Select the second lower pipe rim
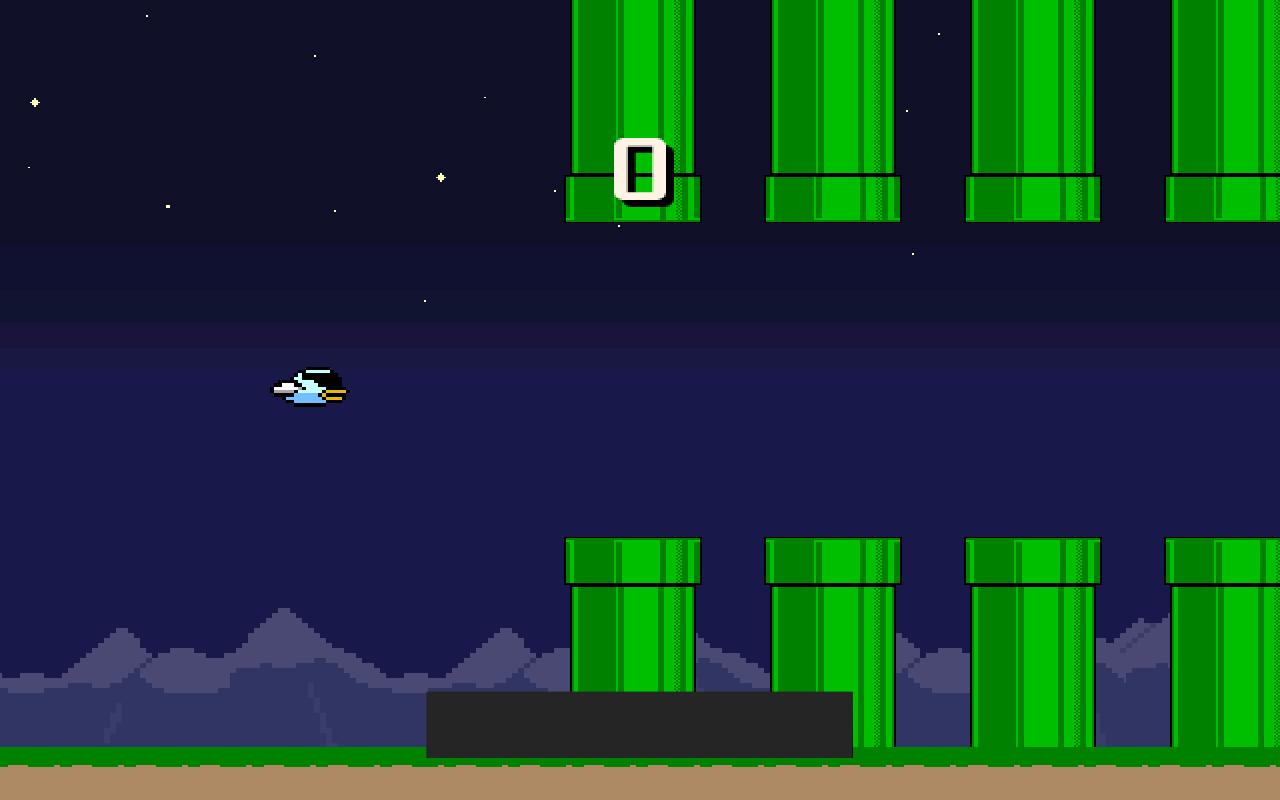Image resolution: width=1280 pixels, height=800 pixels. pyautogui.click(x=831, y=558)
